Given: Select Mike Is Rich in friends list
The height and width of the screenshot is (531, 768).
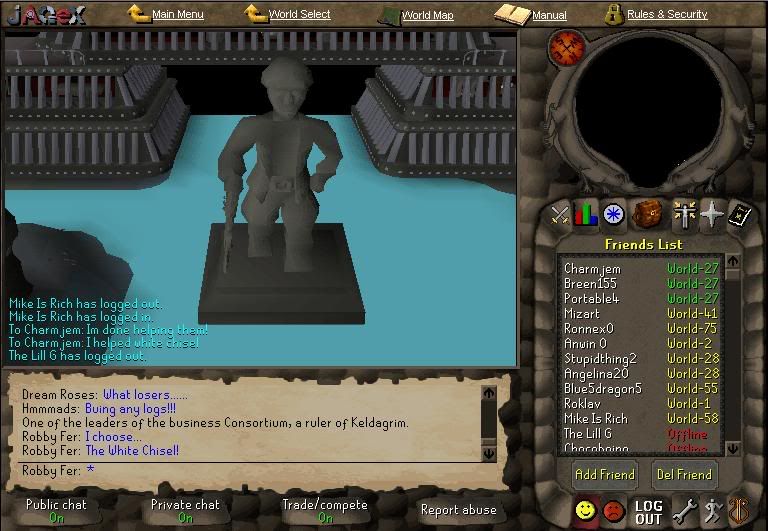Looking at the screenshot, I should pyautogui.click(x=596, y=419).
